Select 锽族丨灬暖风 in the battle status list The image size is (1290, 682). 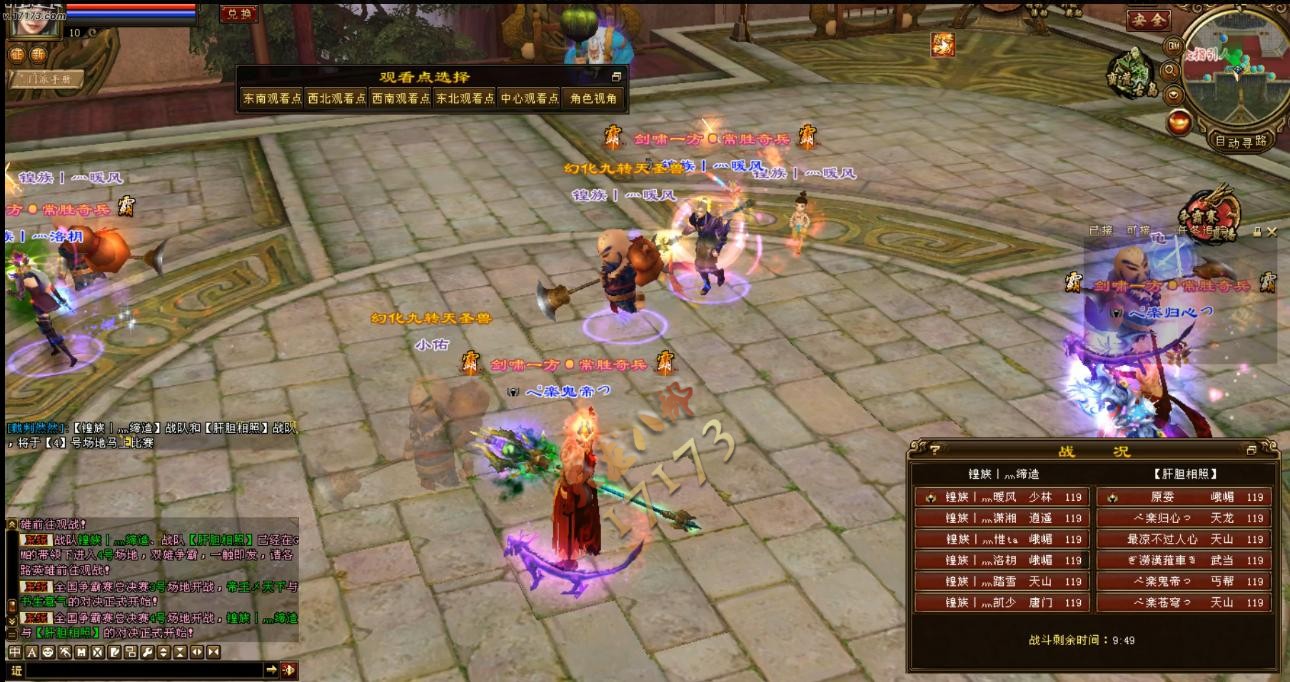point(999,497)
